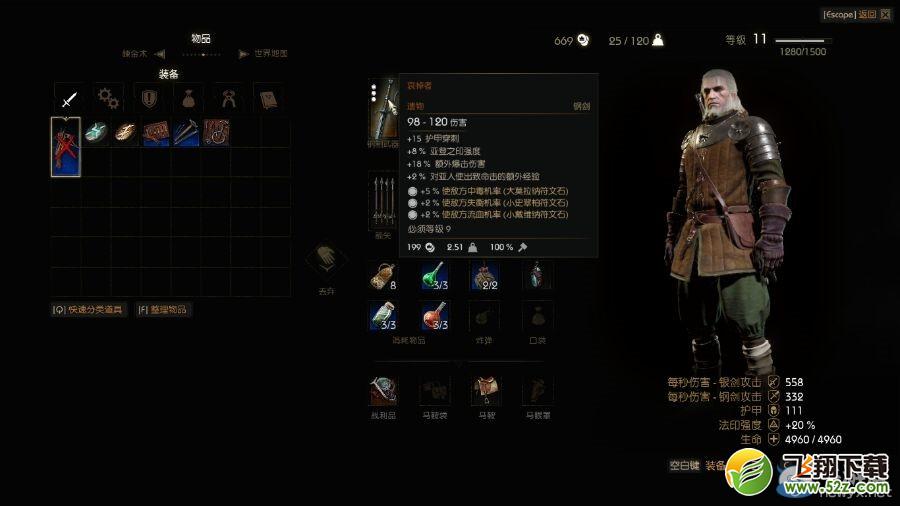Select the feather item in pocket slot
The image size is (900, 506).
538,275
